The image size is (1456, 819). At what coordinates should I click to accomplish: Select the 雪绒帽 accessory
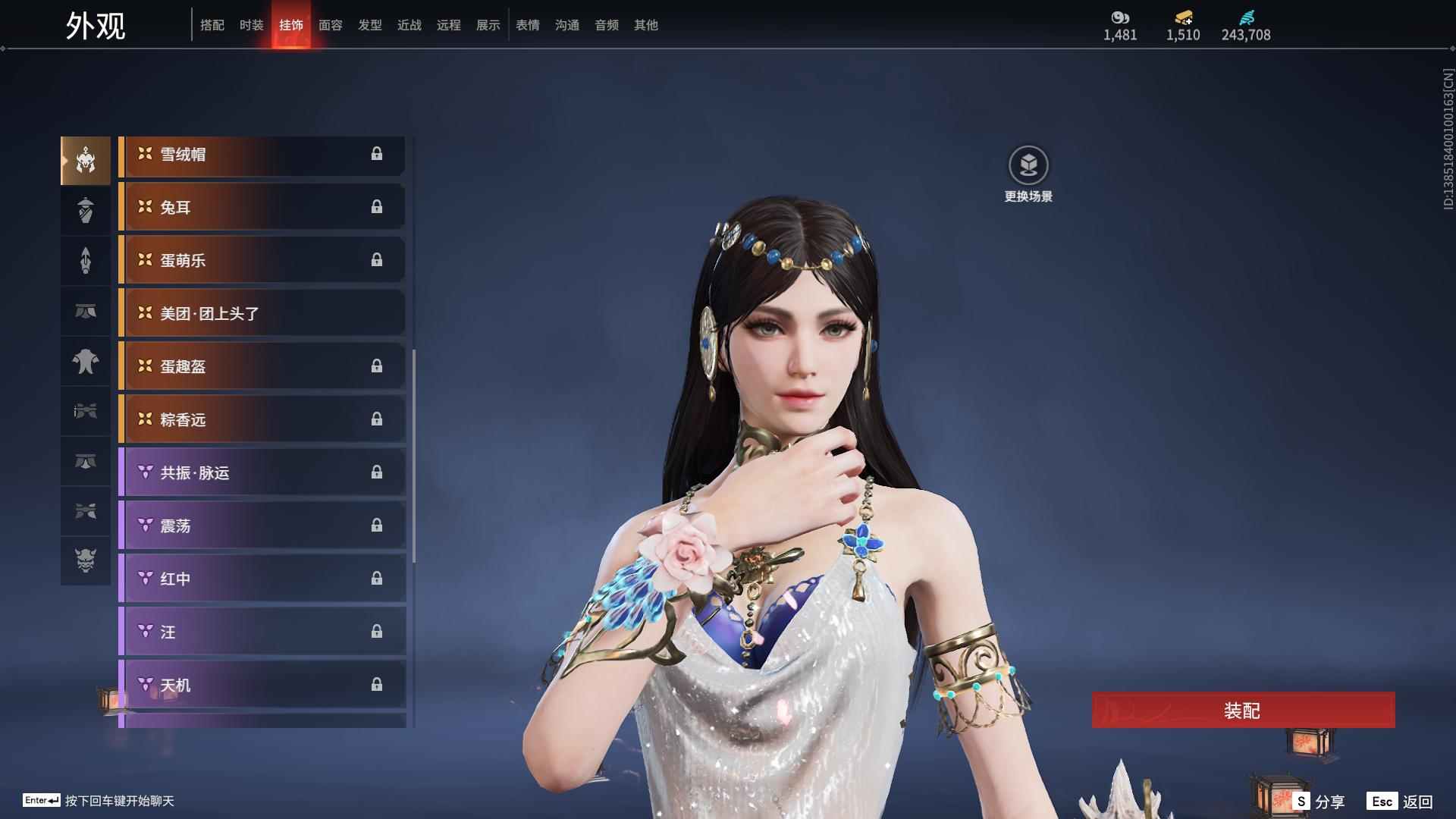coord(262,155)
